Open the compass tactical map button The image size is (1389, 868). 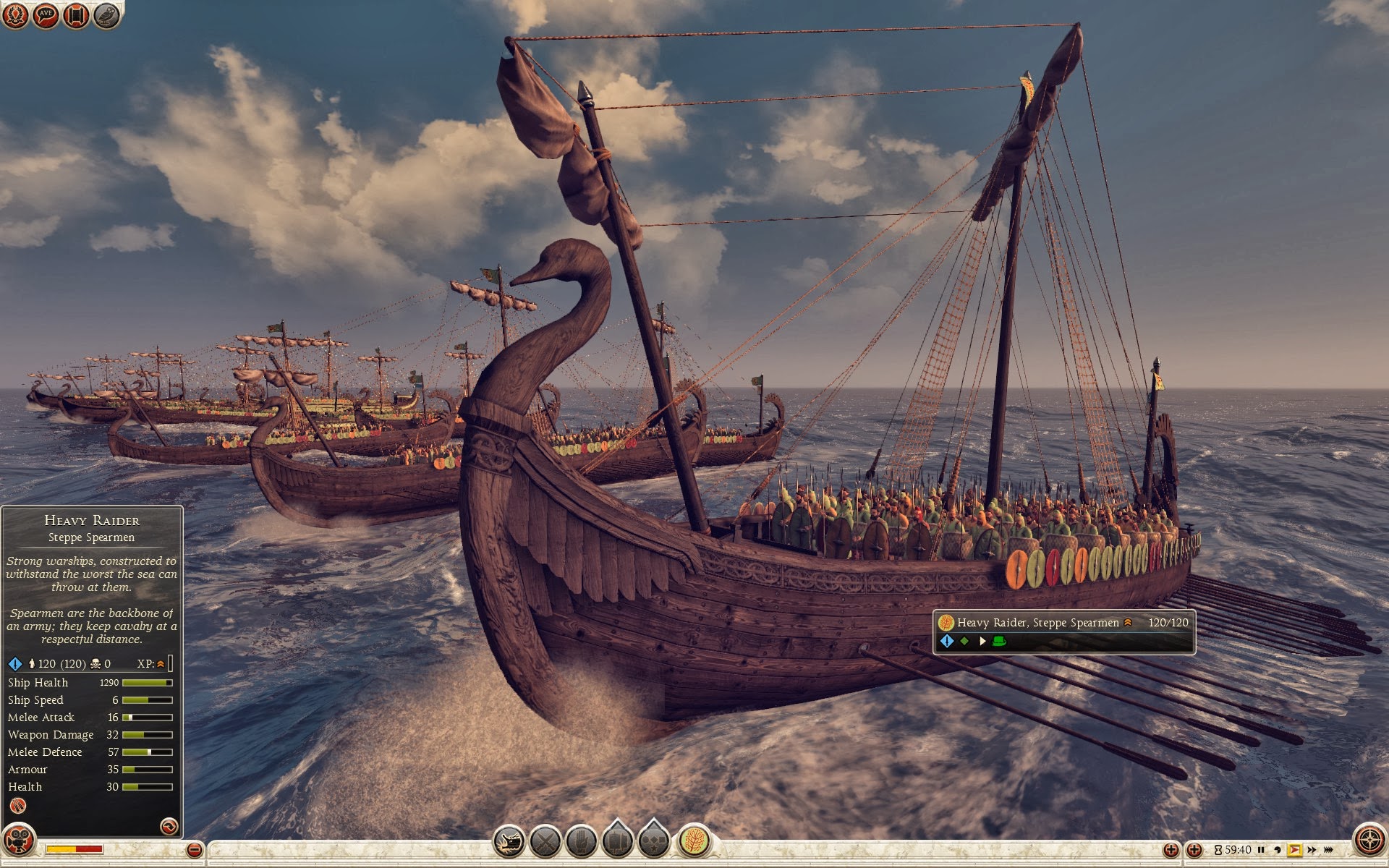point(1369,841)
